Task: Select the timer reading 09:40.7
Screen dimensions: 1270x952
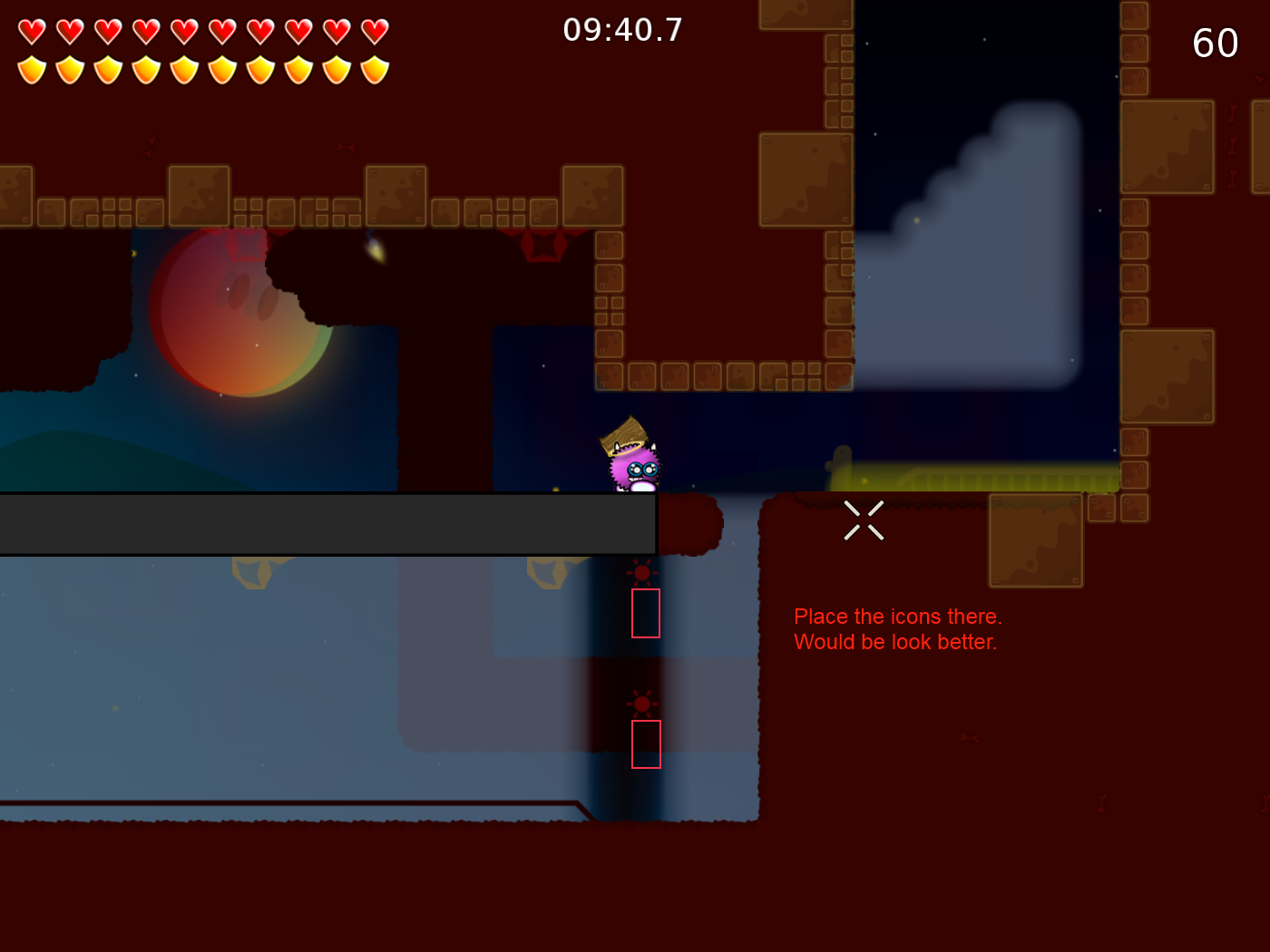Action: pyautogui.click(x=623, y=30)
